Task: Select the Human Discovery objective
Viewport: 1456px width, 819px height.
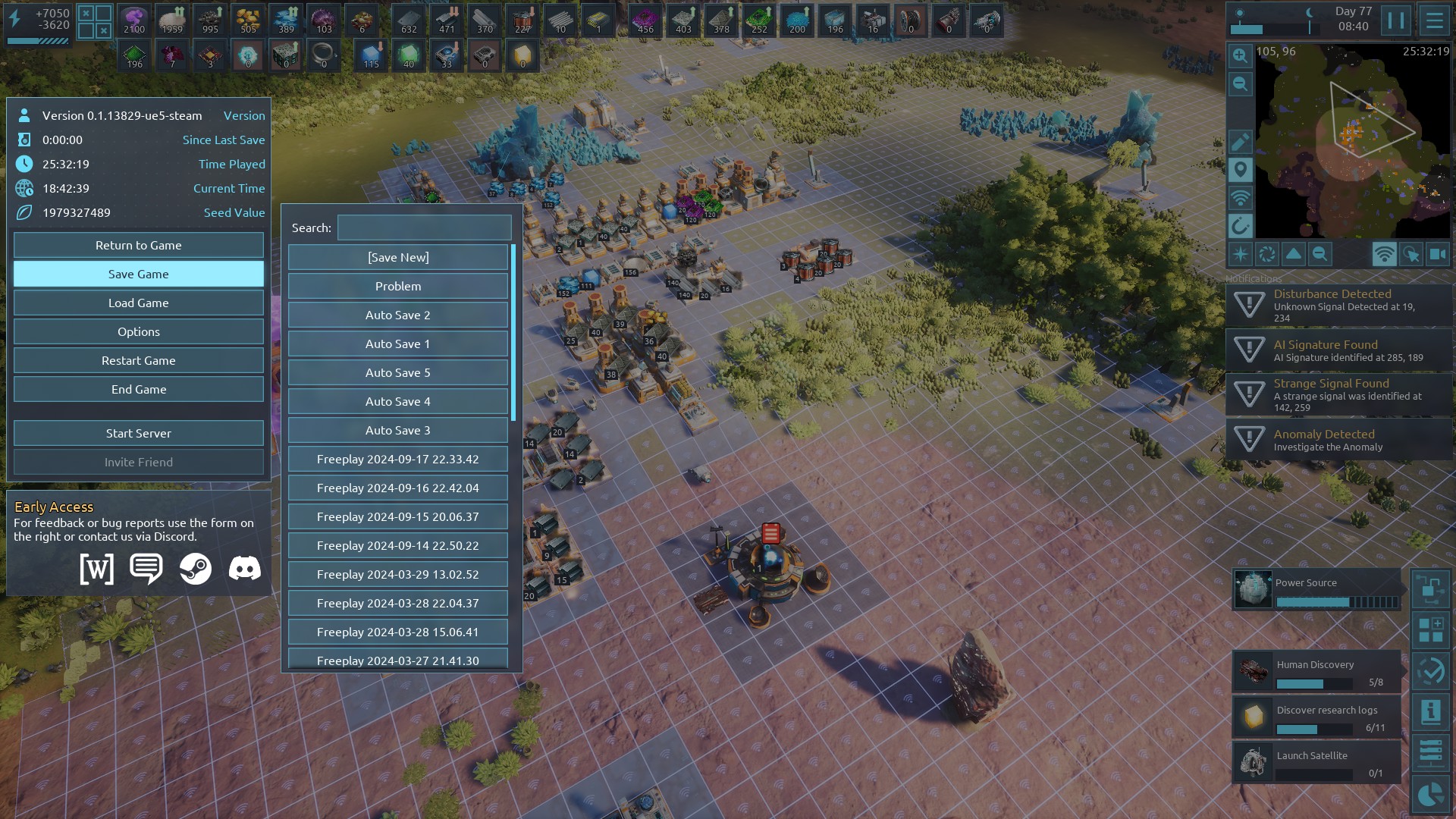Action: pyautogui.click(x=1316, y=671)
